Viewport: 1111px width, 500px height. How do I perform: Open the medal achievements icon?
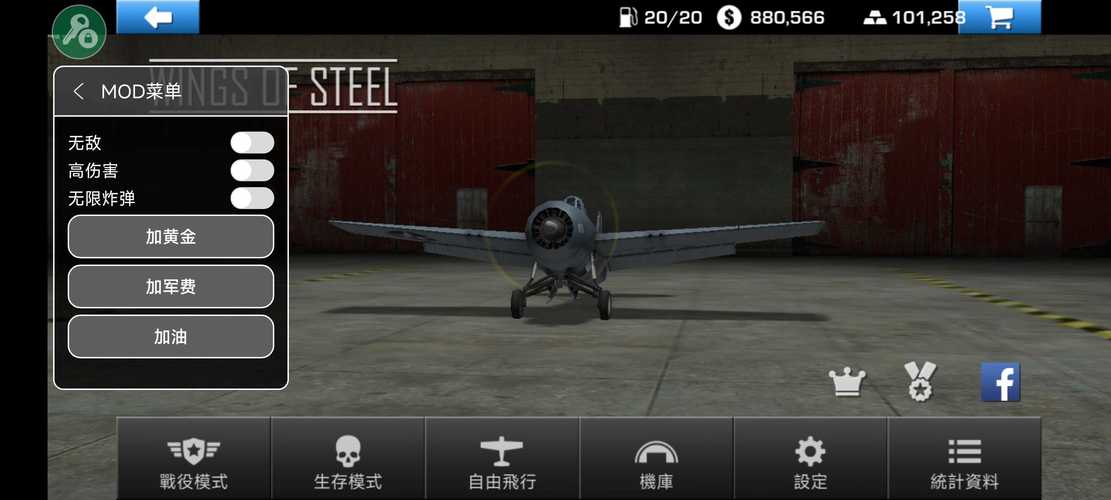pyautogui.click(x=920, y=382)
